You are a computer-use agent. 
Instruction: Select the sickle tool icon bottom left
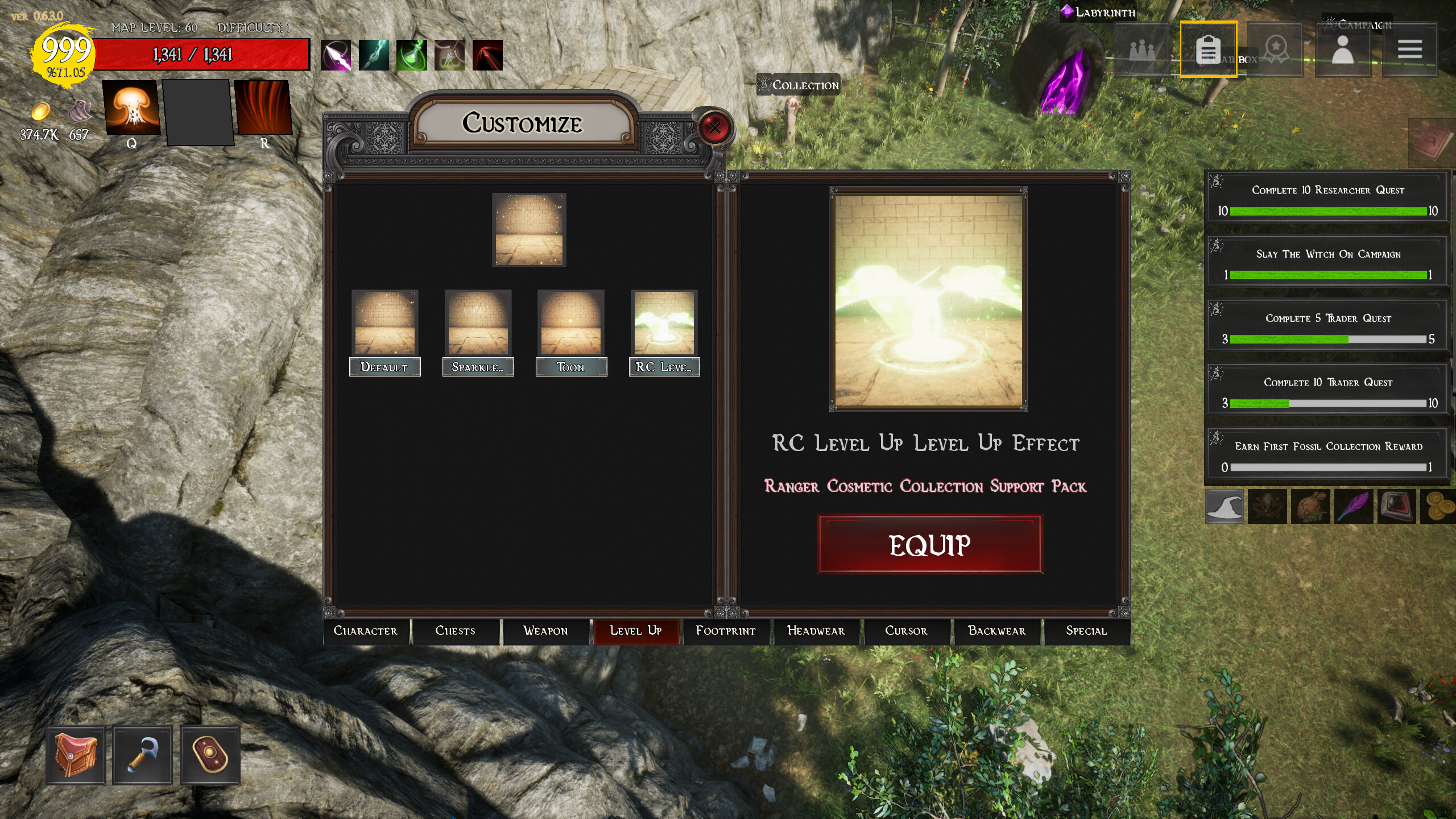(142, 754)
